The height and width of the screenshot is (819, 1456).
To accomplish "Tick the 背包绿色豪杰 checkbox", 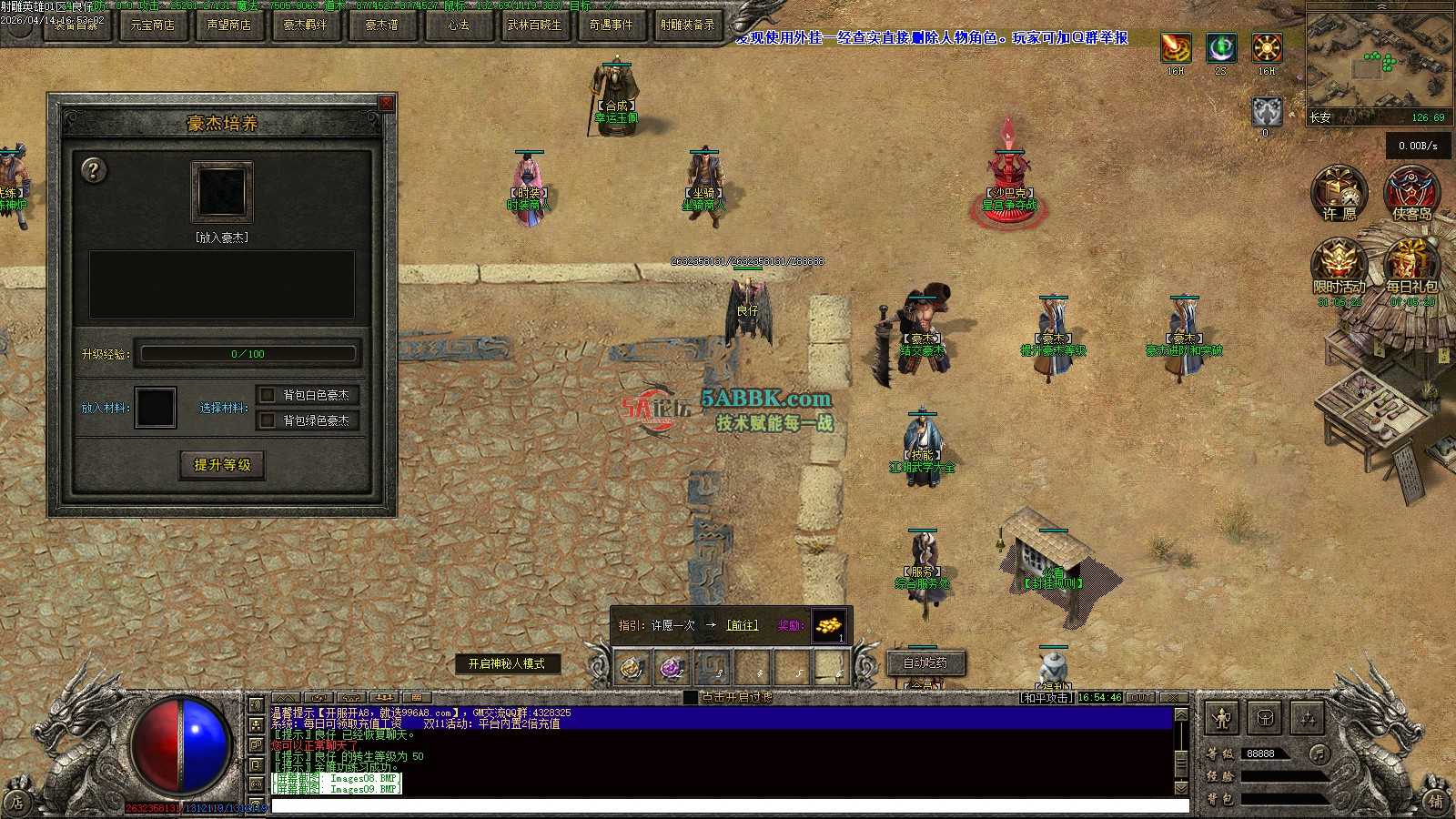I will point(268,420).
